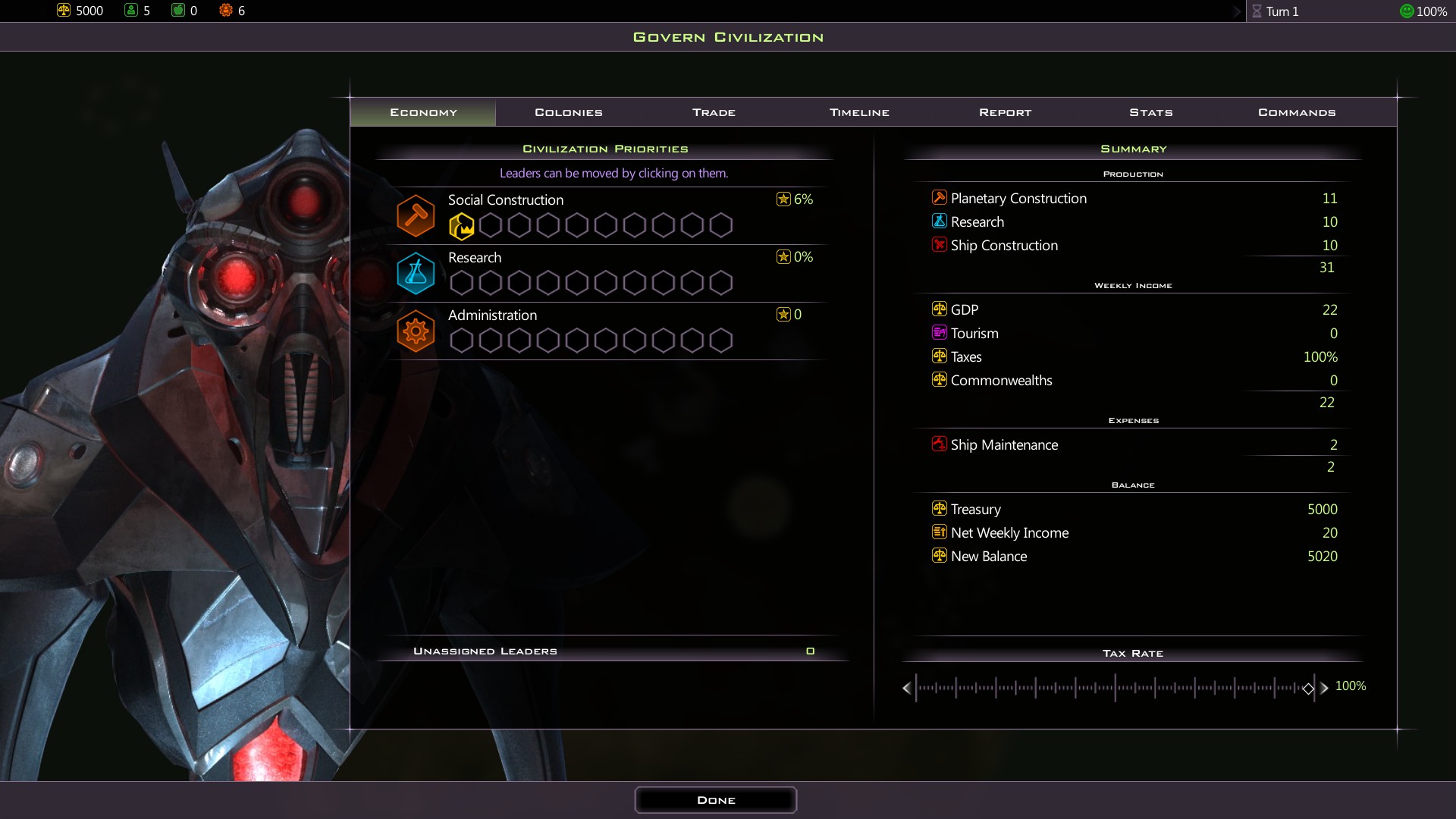Select the Timeline tab
The image size is (1456, 819).
(x=859, y=112)
